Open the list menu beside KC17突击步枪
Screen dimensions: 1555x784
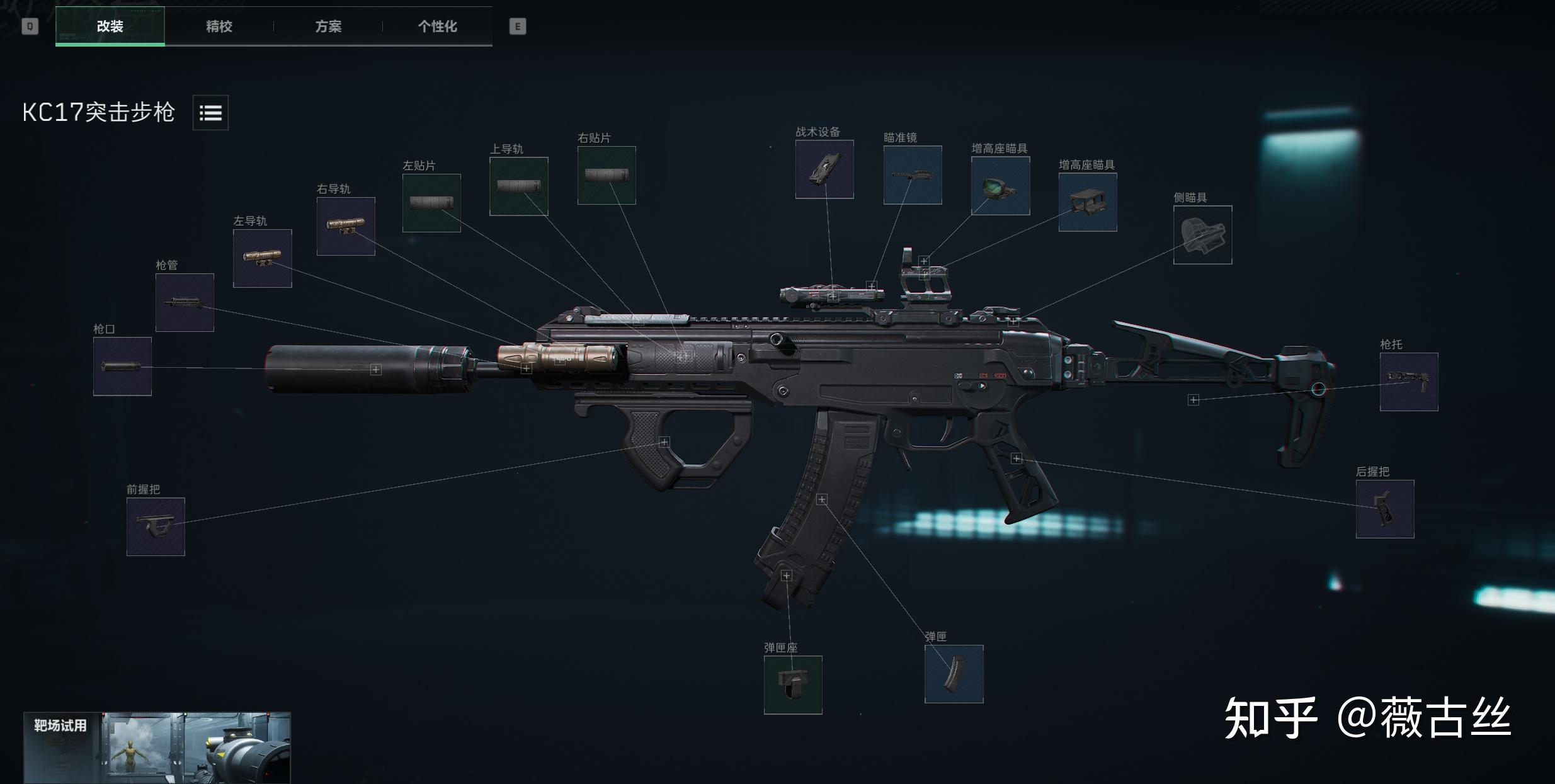[210, 113]
